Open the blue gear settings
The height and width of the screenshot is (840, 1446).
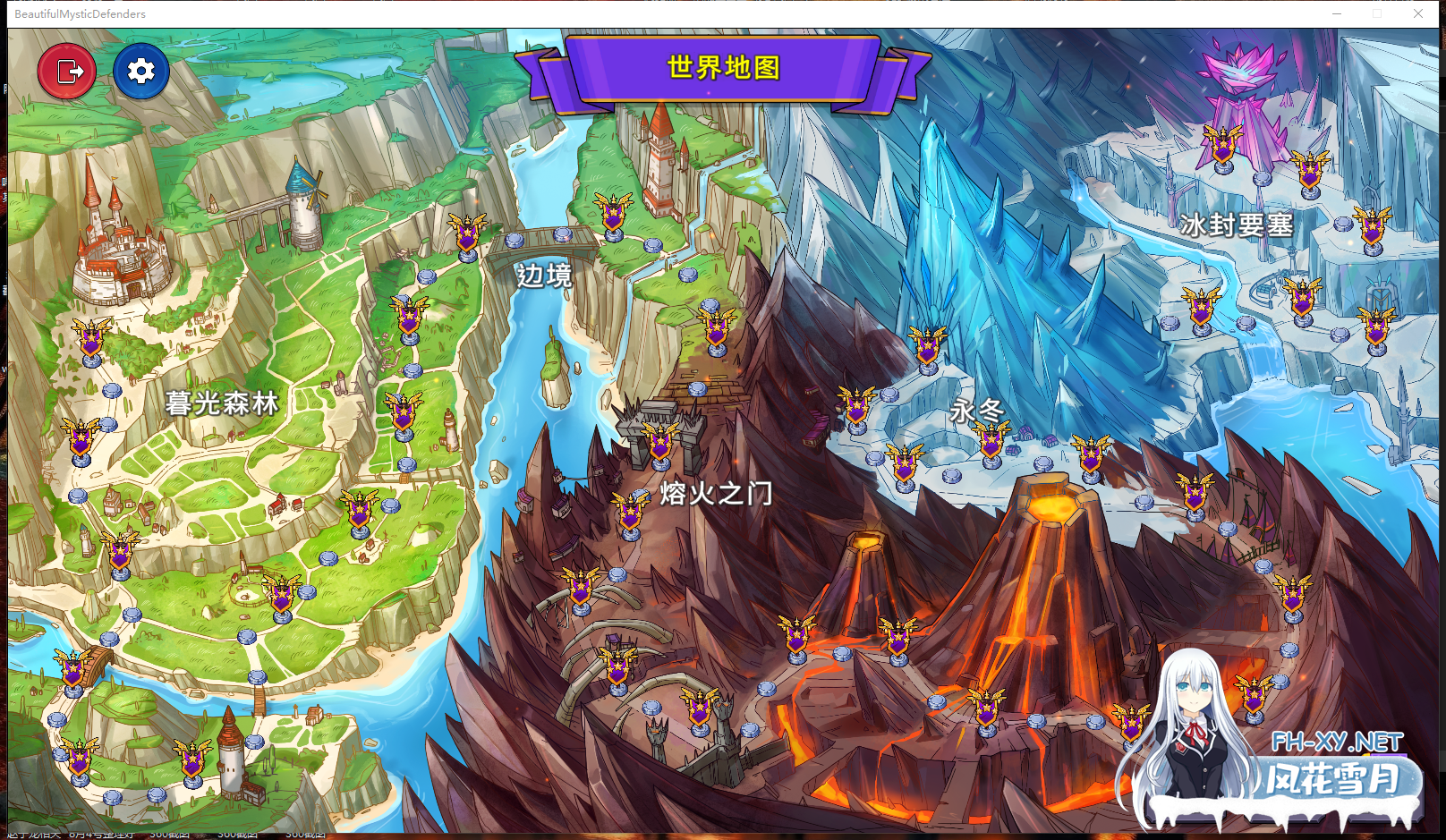[x=141, y=71]
